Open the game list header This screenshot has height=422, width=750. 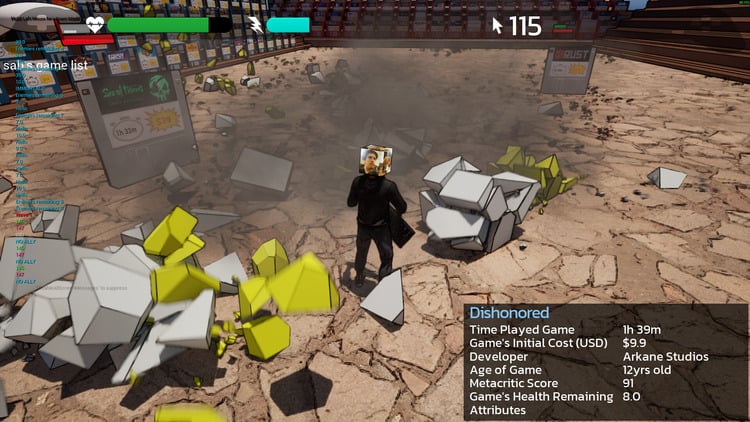coord(45,65)
